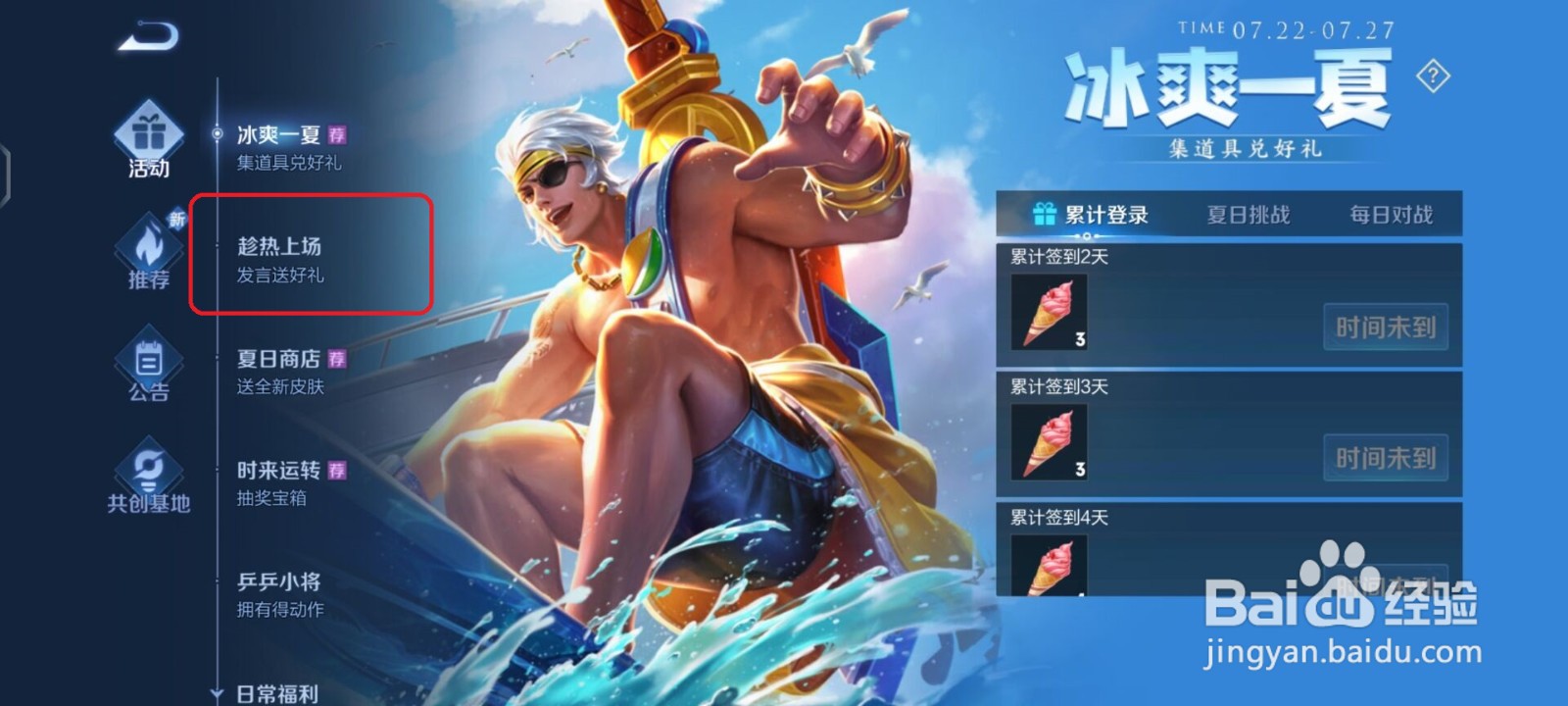
Task: Click 时间未到 button for 2-day sign-in
Action: click(x=1386, y=328)
